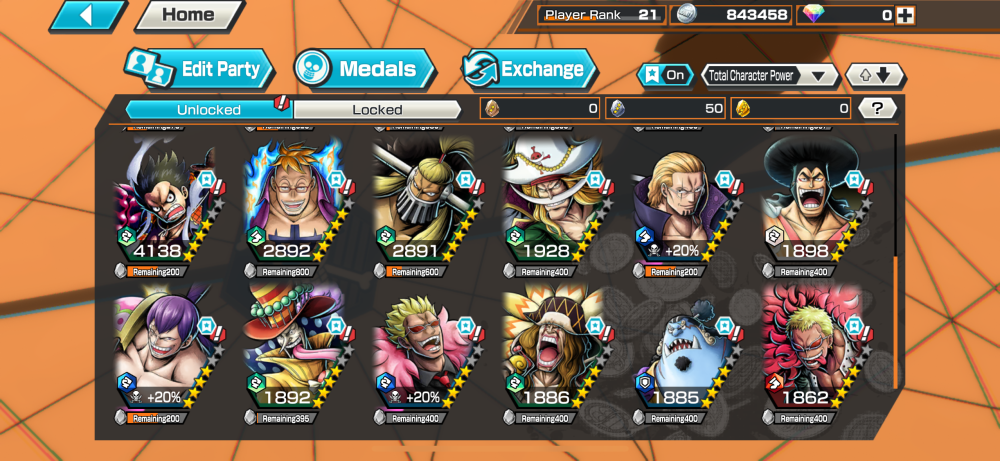Switch to the Locked tab
1000x461 pixels.
(377, 109)
